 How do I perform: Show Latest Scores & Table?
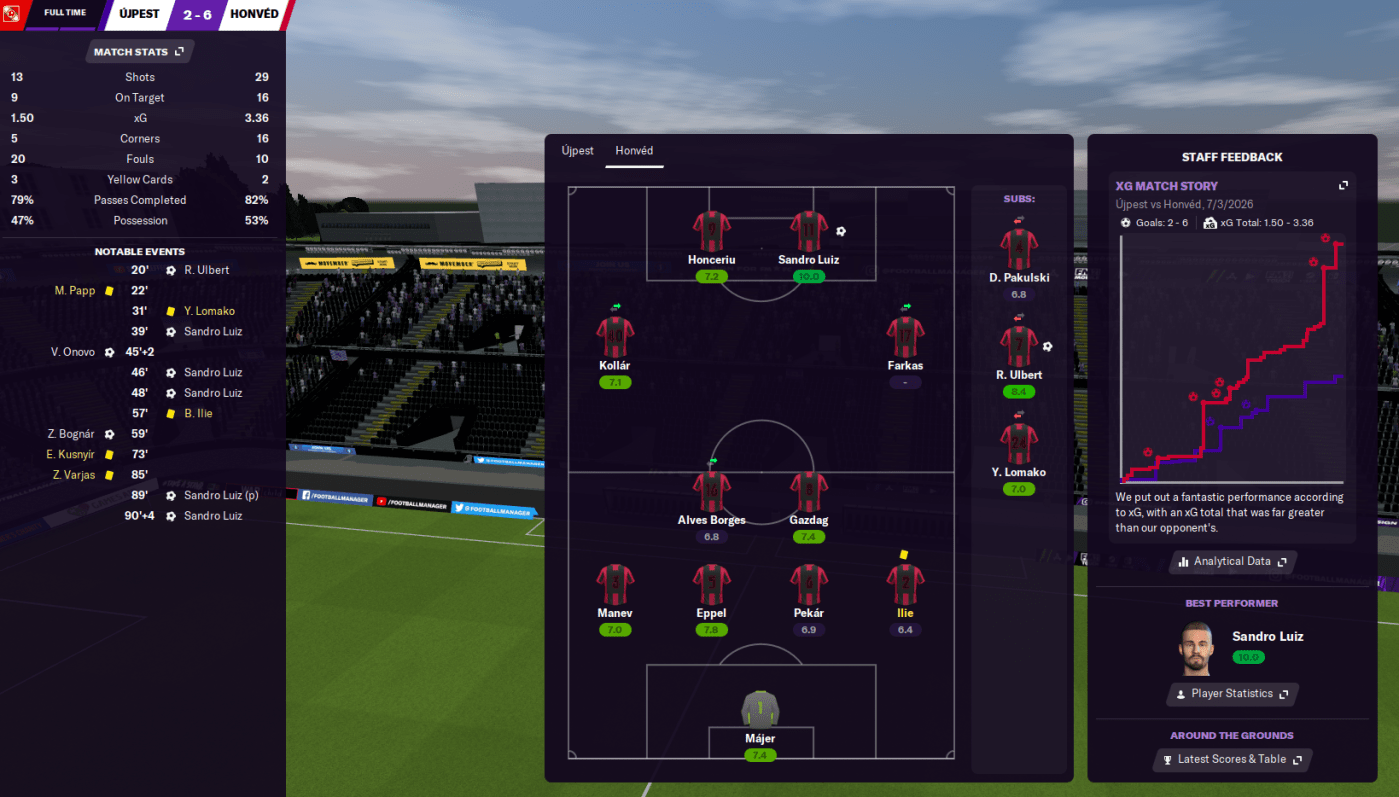pyautogui.click(x=1232, y=760)
